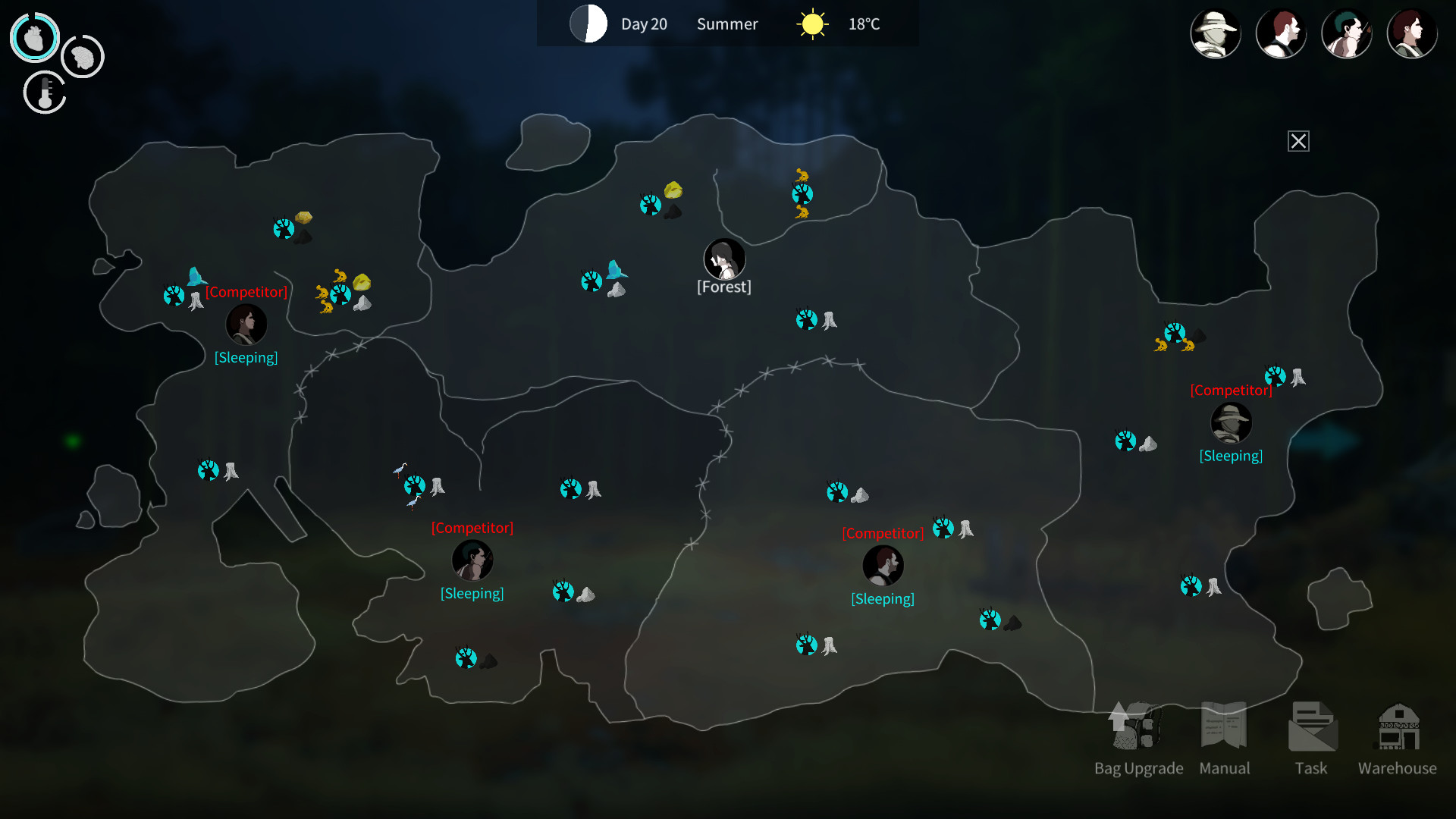Select a tree stump icon in the southwest island
Viewport: 1456px width, 819px height.
point(230,471)
